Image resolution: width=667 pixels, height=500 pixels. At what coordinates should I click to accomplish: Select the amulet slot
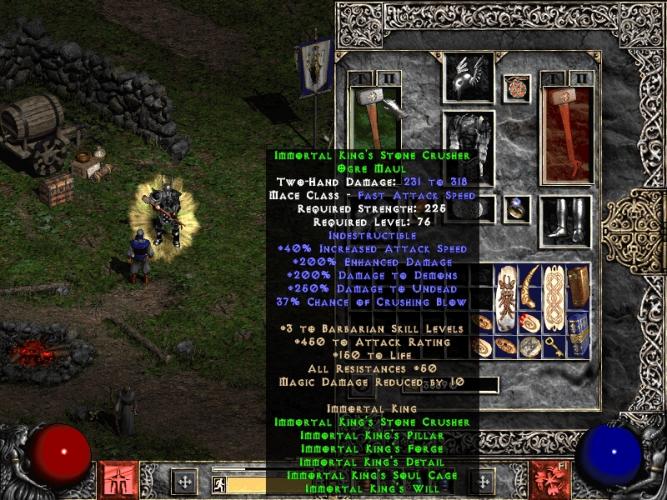[x=517, y=88]
